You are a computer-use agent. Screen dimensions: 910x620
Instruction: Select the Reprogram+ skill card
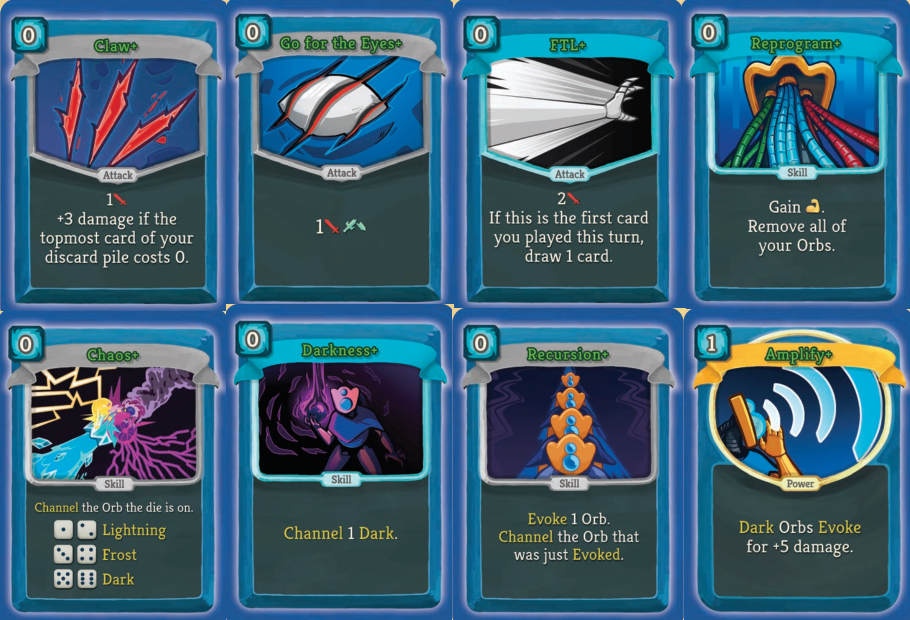pyautogui.click(x=795, y=155)
